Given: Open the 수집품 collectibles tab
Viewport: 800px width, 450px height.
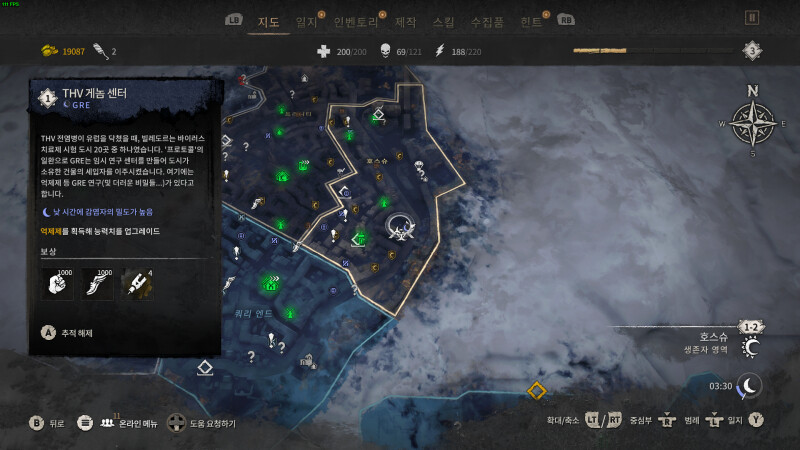Looking at the screenshot, I should [485, 21].
